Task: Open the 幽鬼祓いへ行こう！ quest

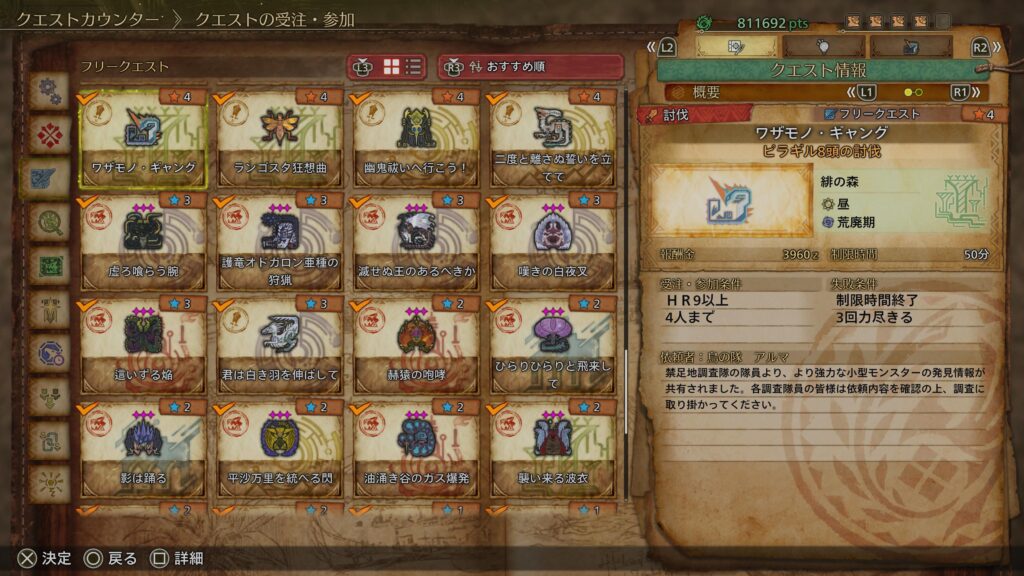Action: pyautogui.click(x=416, y=139)
